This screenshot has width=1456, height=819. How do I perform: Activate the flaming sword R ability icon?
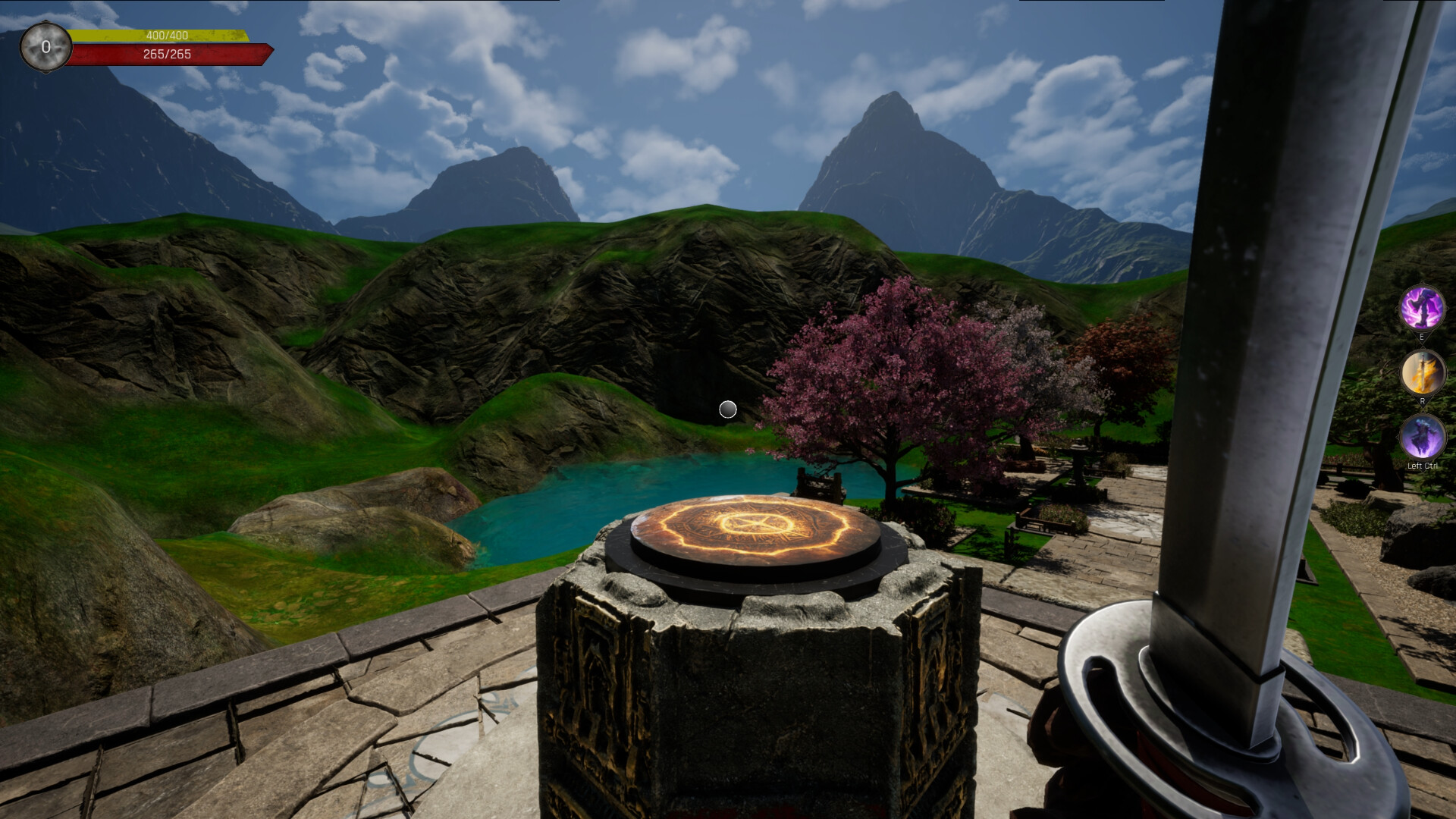(1422, 372)
